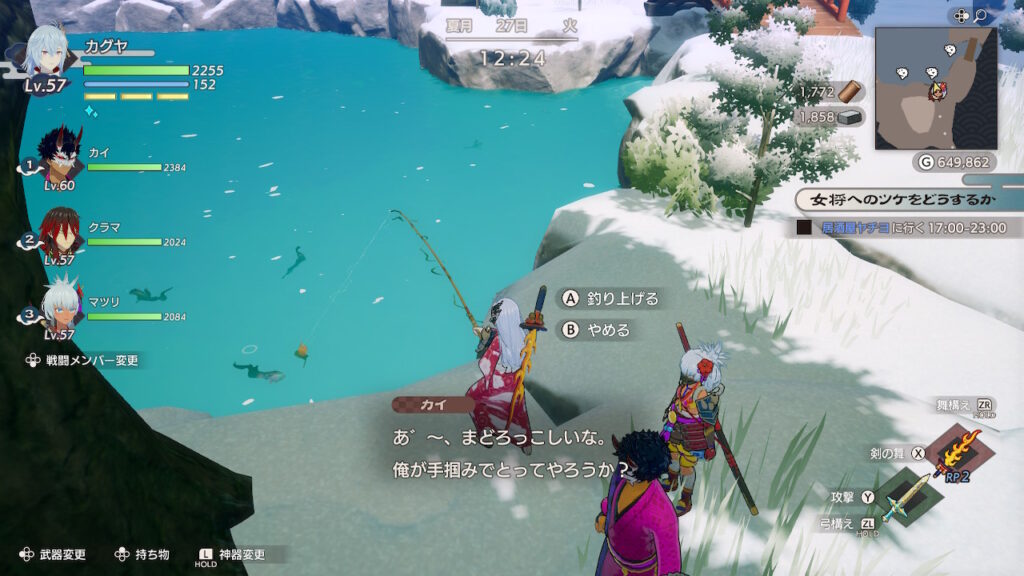Viewport: 1024px width, 576px height.
Task: Open the 武器変更 weapon change option
Action: (55, 554)
